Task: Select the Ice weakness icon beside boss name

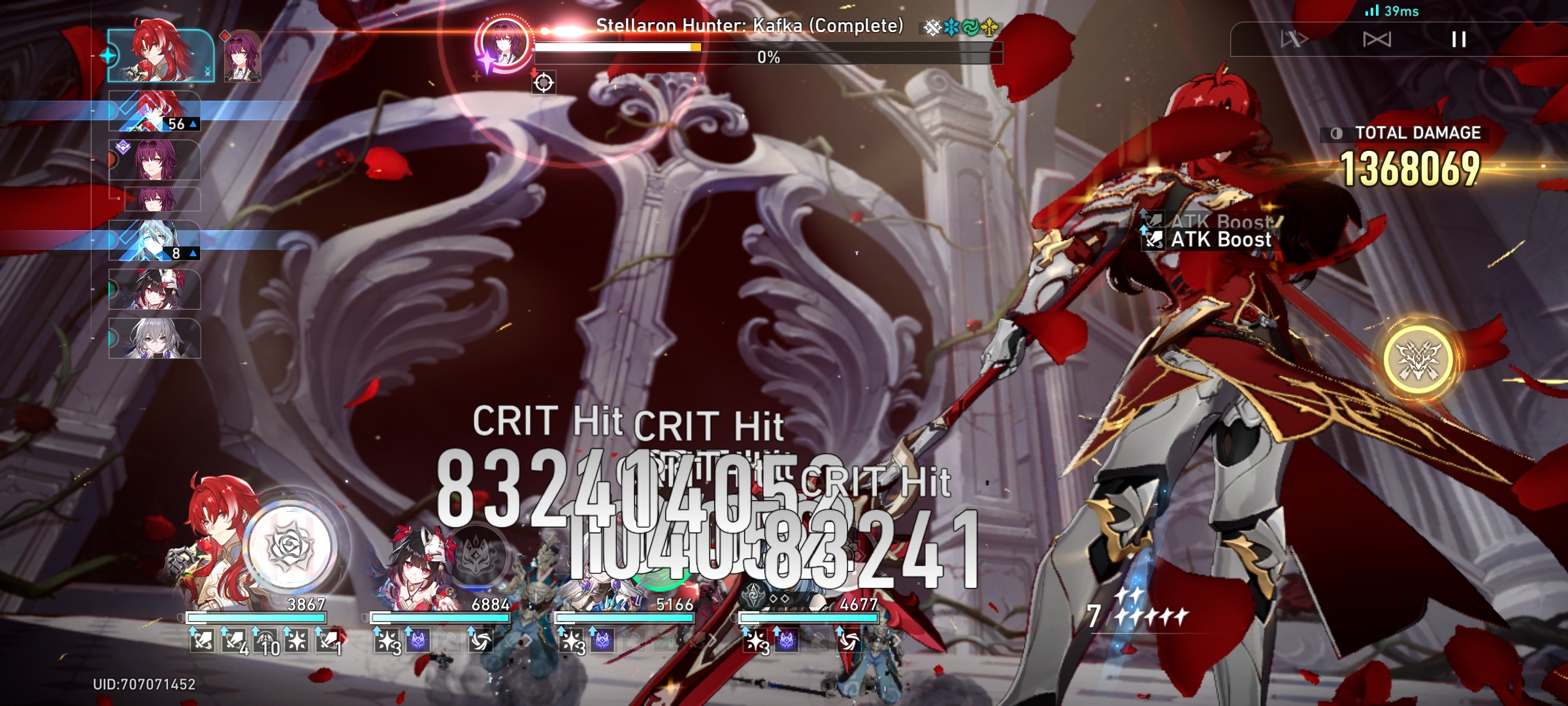Action: (950, 27)
